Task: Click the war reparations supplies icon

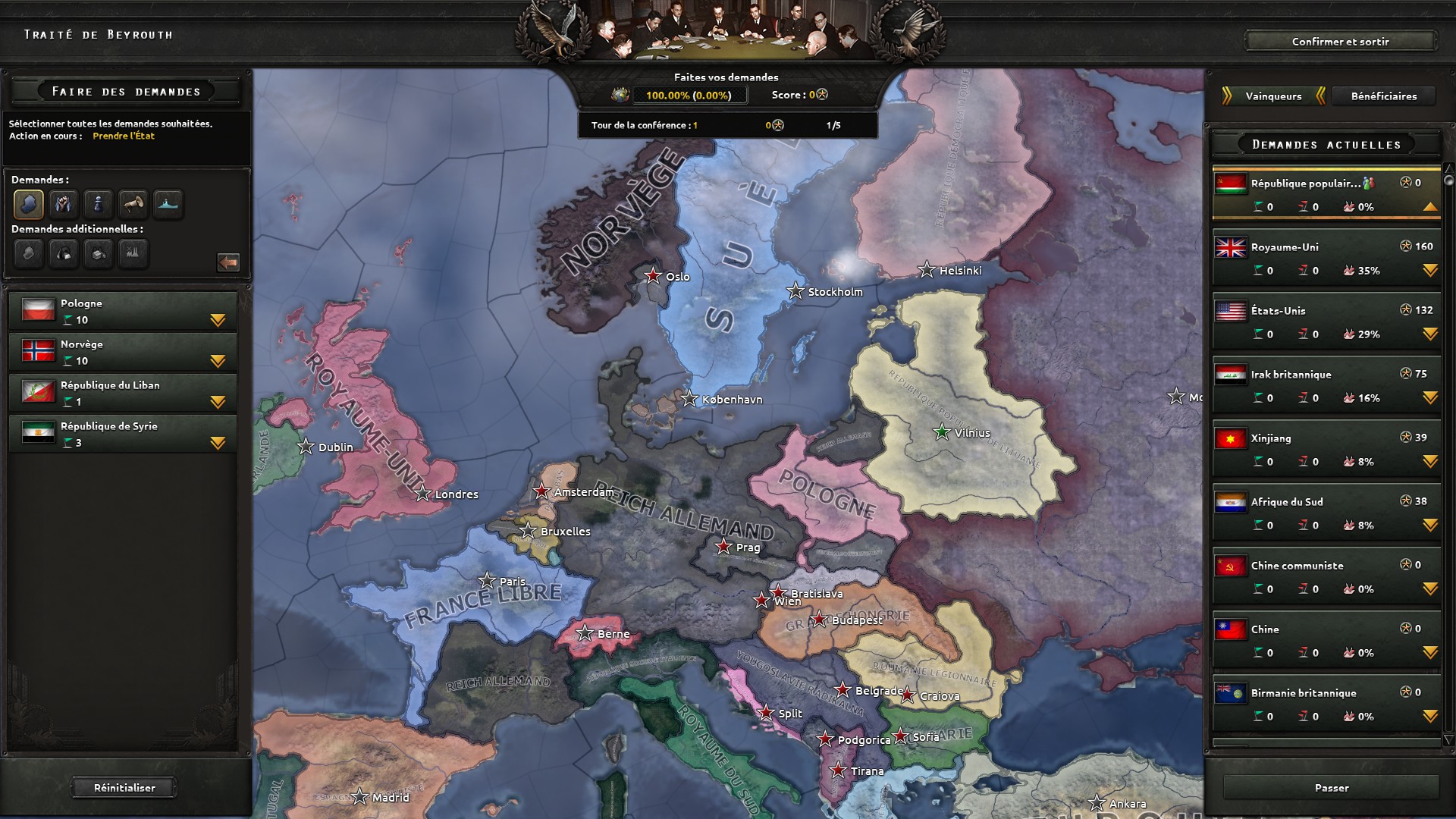Action: pyautogui.click(x=99, y=254)
